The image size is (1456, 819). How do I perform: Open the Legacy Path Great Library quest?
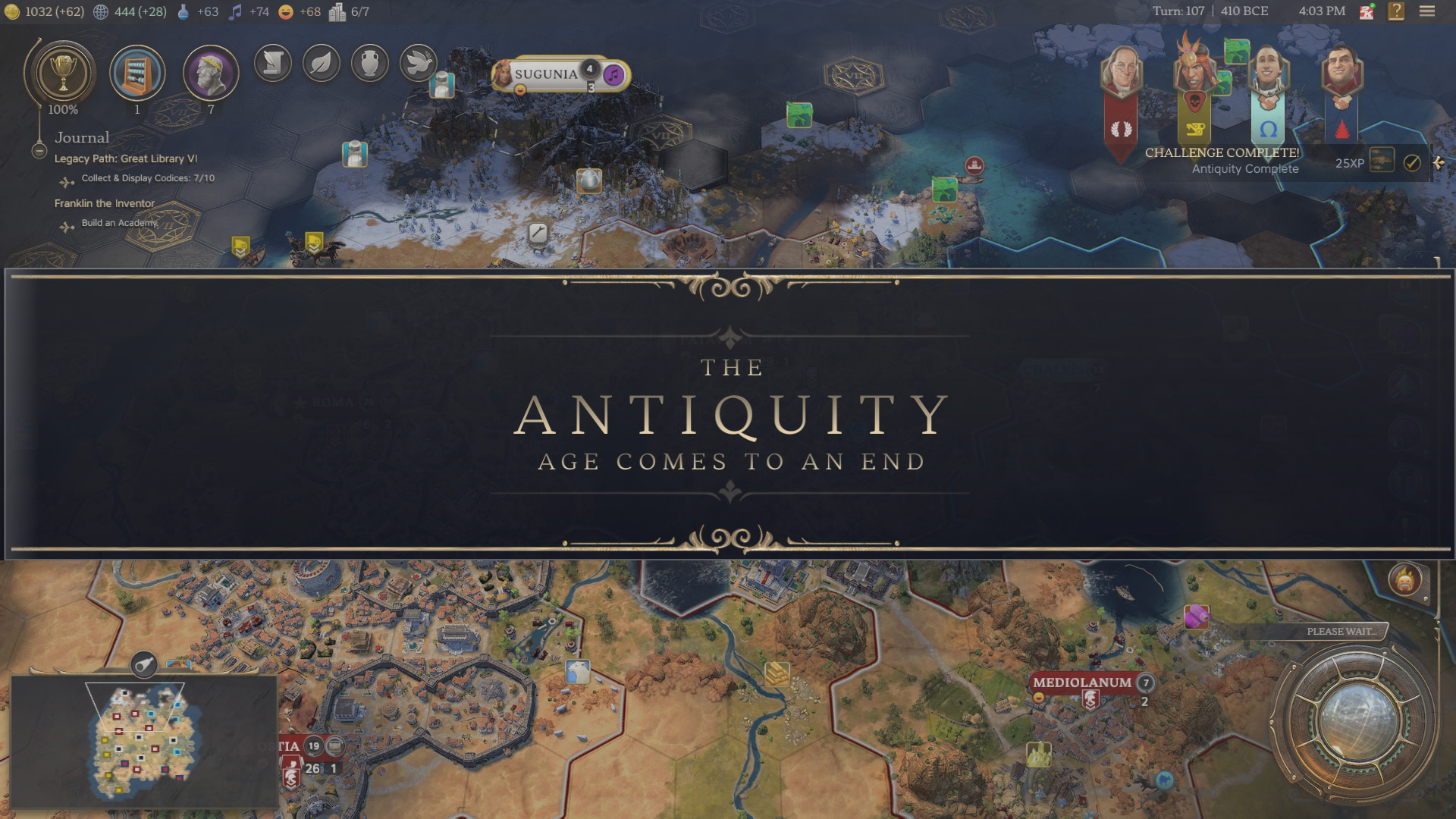(x=126, y=158)
